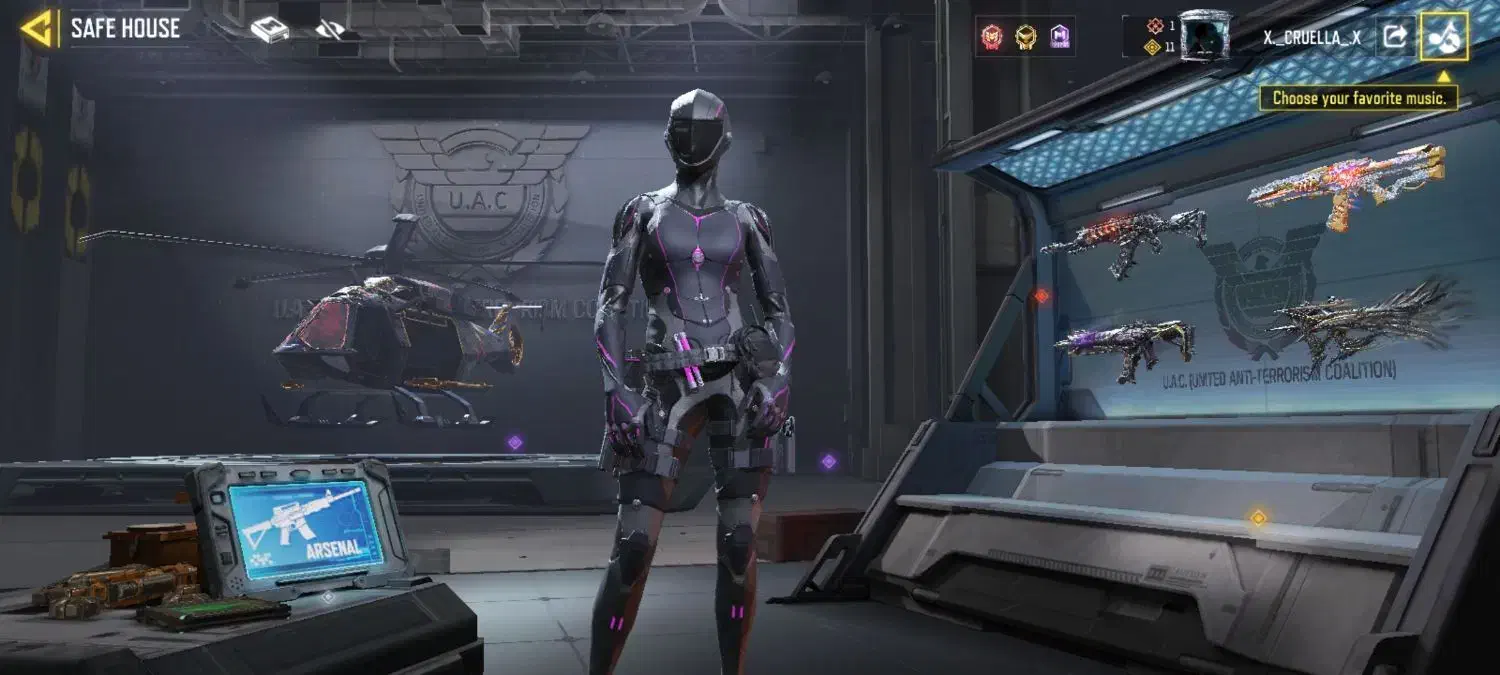The width and height of the screenshot is (1500, 675).
Task: Select the purple medal badge
Action: tap(1060, 38)
